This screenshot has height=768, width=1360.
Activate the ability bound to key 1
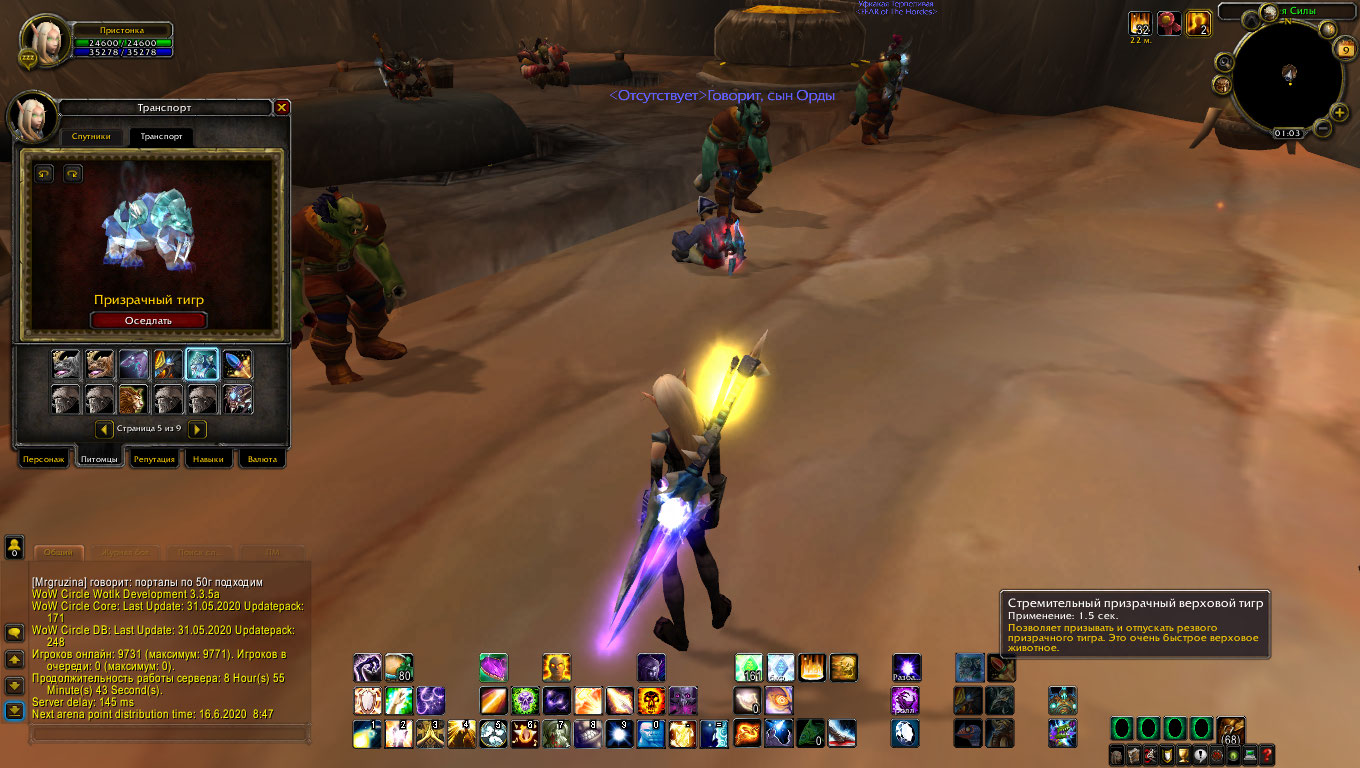(367, 733)
